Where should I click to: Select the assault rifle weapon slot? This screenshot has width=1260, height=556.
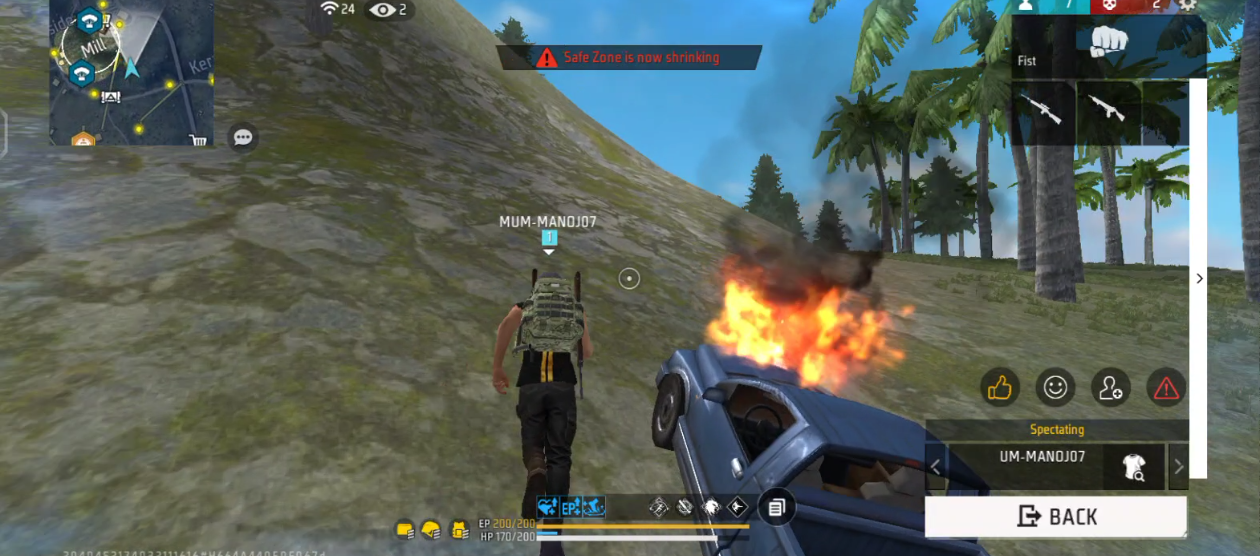pyautogui.click(x=1108, y=110)
